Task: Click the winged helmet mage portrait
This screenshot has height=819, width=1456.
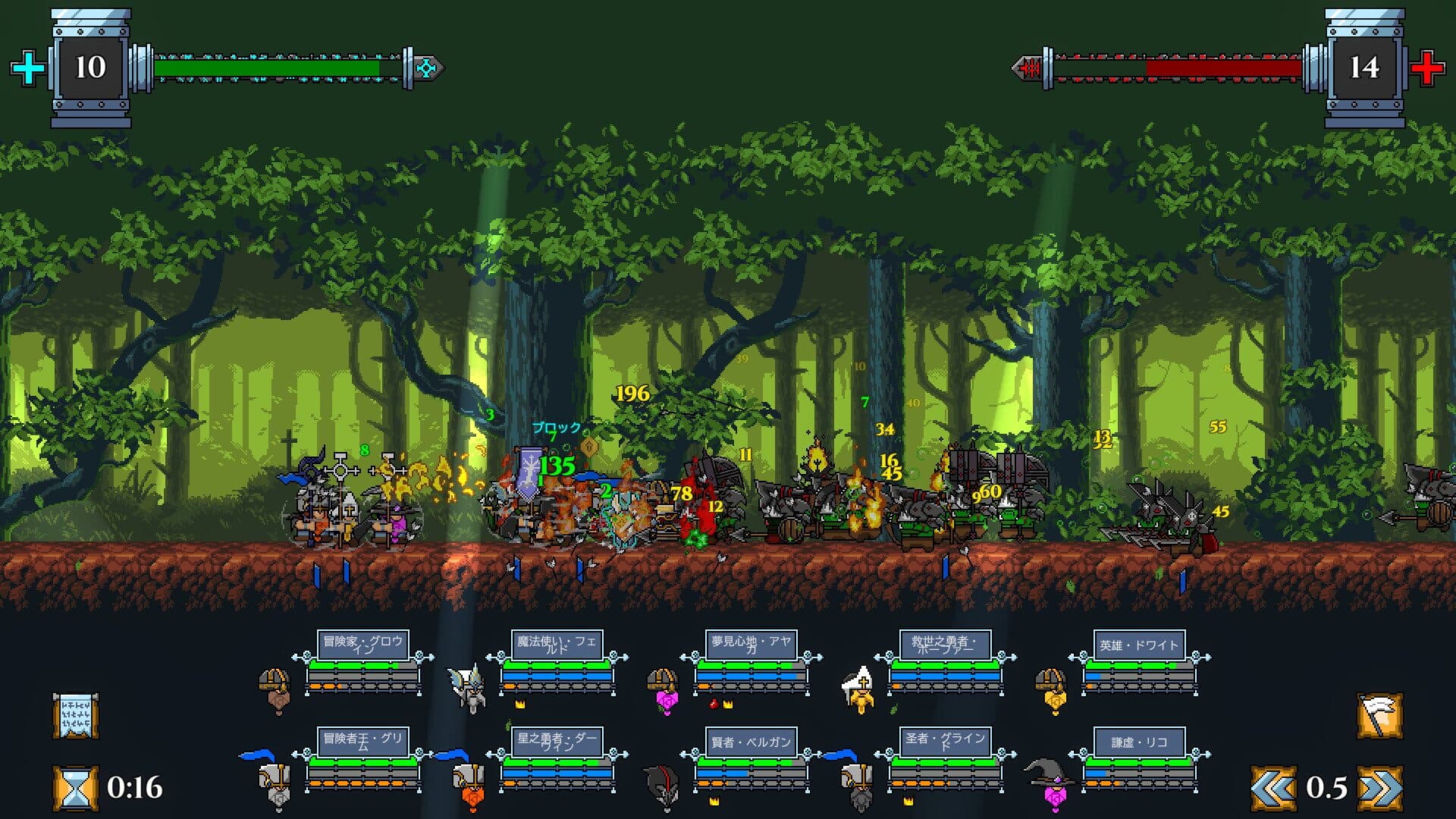Action: pyautogui.click(x=468, y=686)
